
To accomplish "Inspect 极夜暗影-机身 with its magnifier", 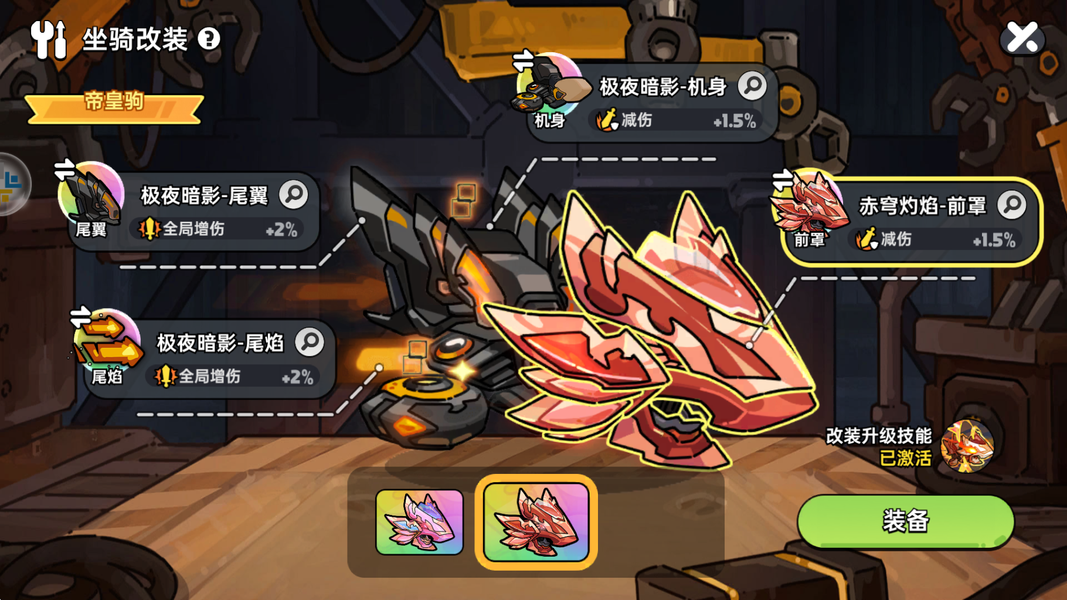I will click(752, 87).
